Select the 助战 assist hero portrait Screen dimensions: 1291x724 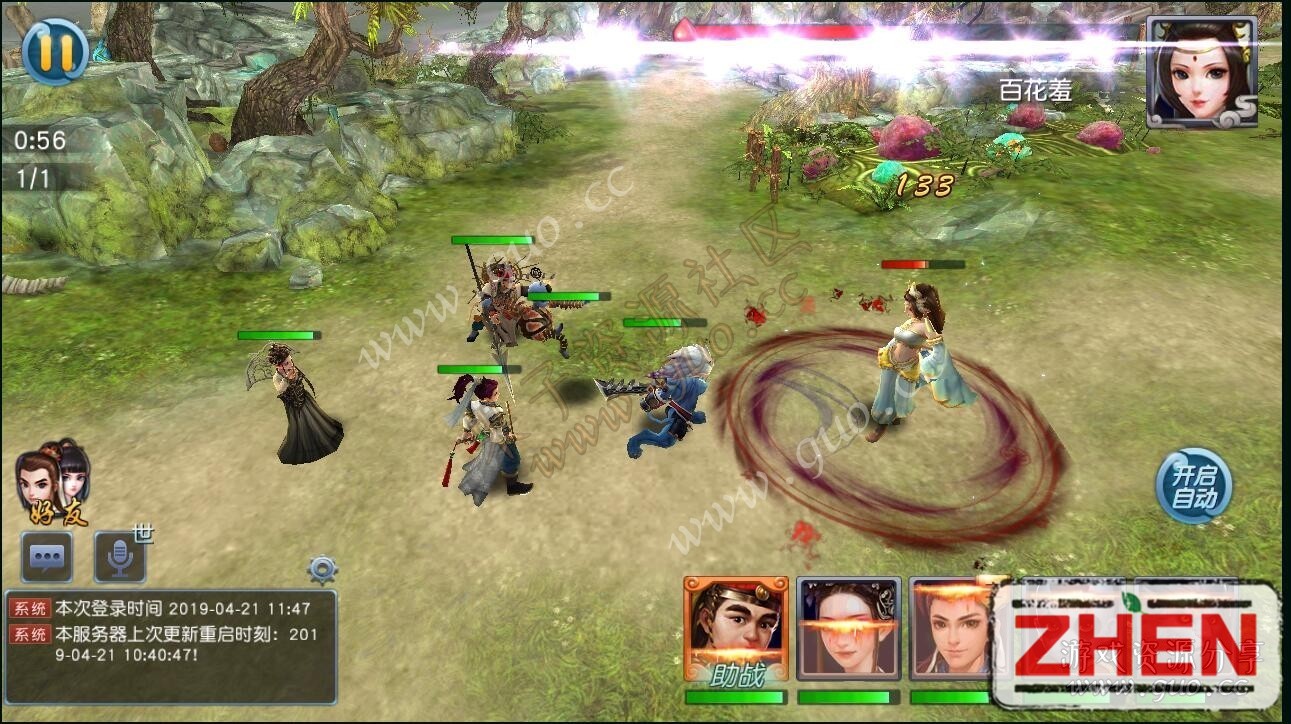[x=736, y=630]
